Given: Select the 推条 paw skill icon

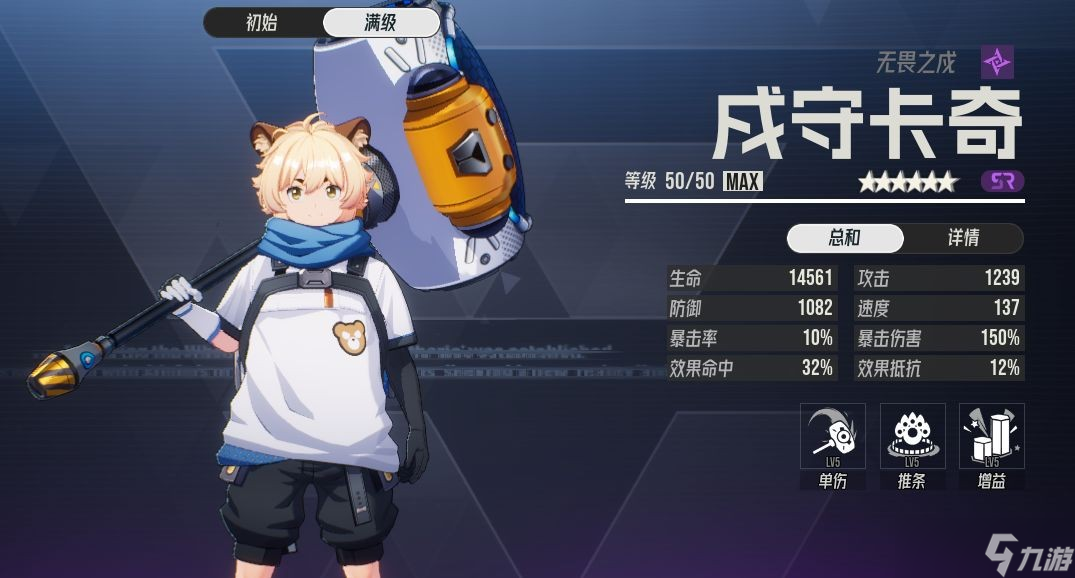Looking at the screenshot, I should (x=912, y=436).
